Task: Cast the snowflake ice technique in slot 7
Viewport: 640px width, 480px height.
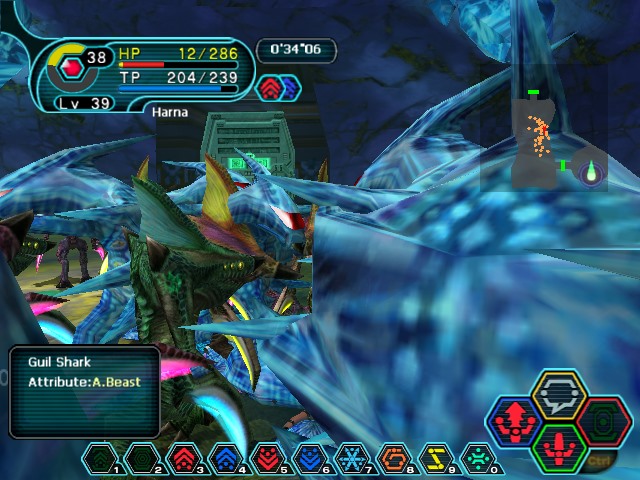Action: (348, 458)
